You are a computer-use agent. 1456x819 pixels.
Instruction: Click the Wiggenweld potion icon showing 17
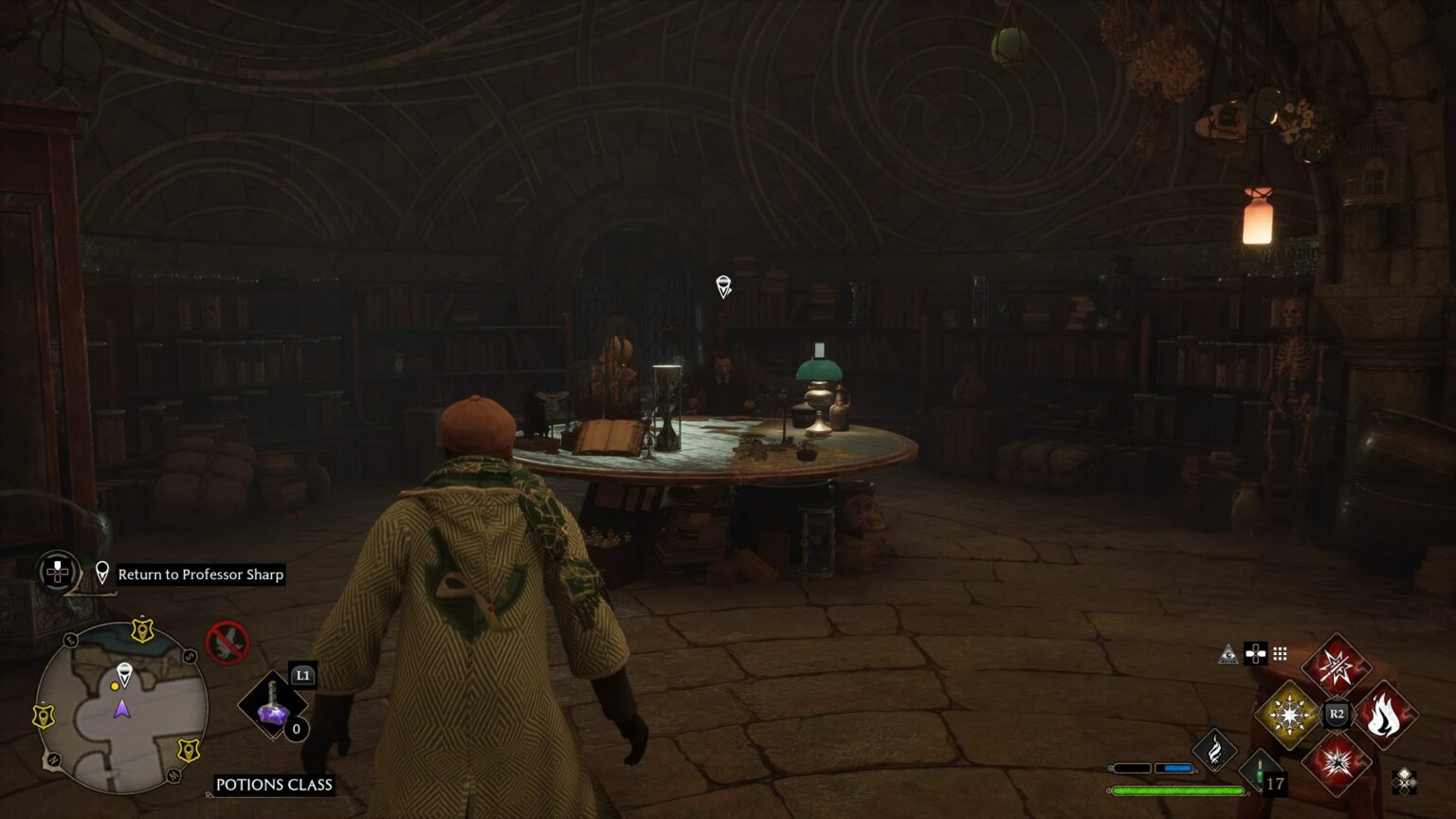point(1258,768)
